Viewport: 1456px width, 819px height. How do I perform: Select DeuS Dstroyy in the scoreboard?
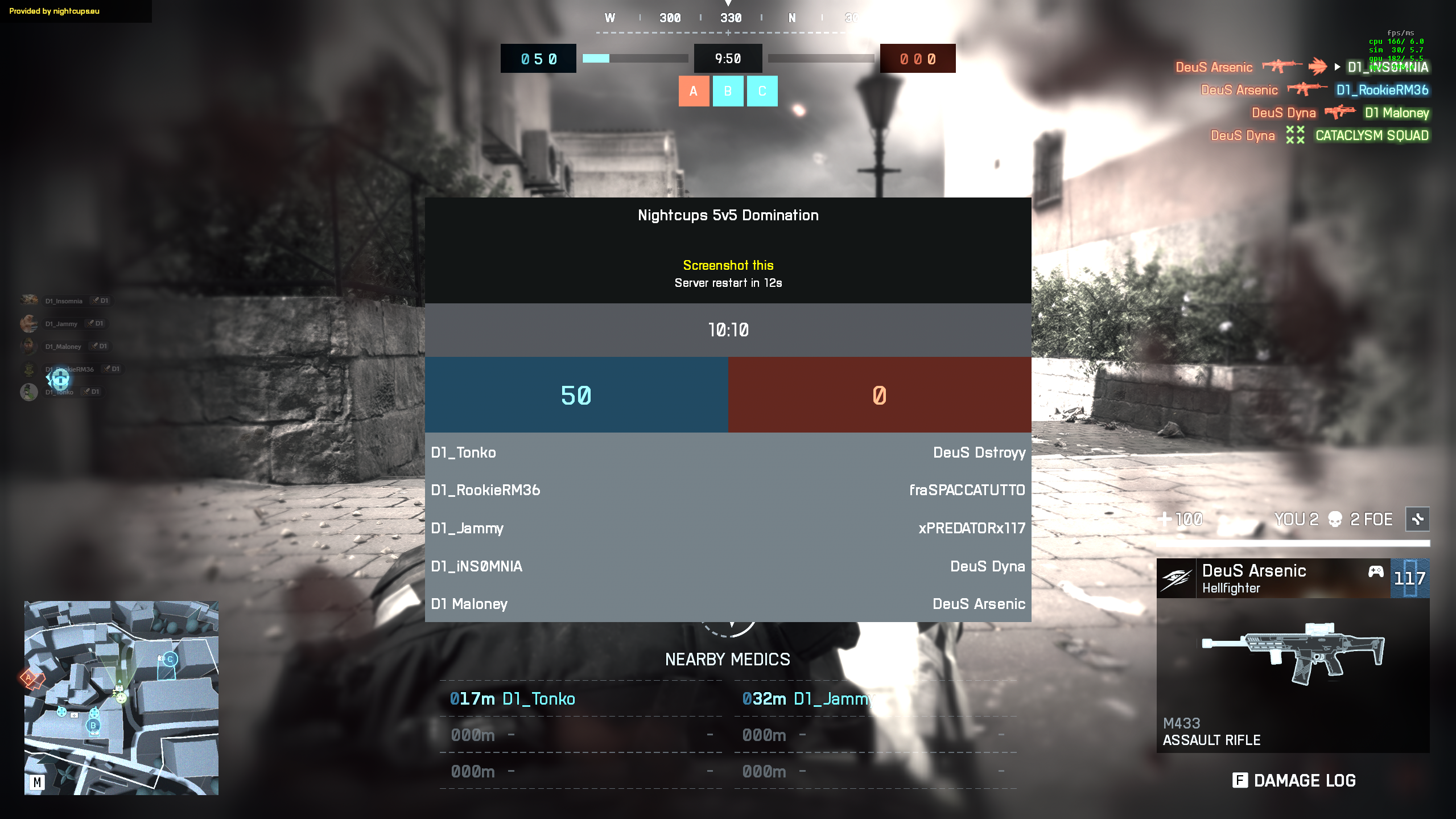979,452
